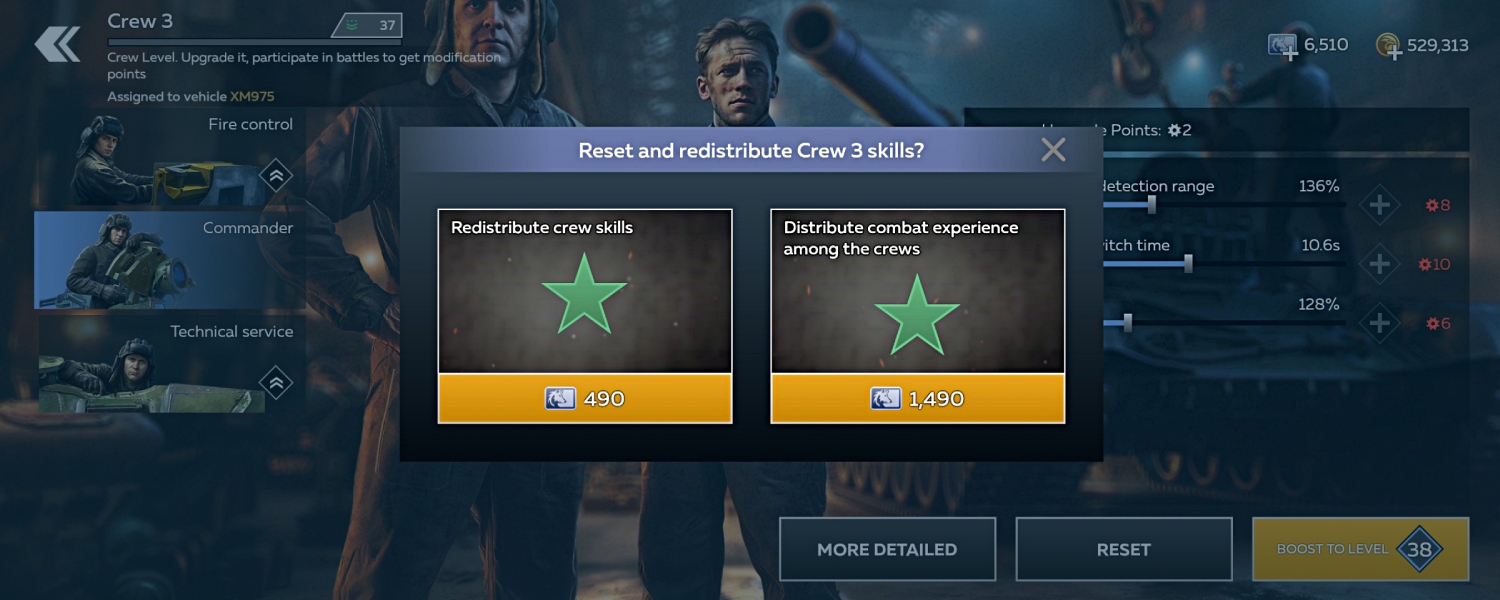Upgrade switch time with plus button
The width and height of the screenshot is (1500, 600).
click(x=1379, y=265)
